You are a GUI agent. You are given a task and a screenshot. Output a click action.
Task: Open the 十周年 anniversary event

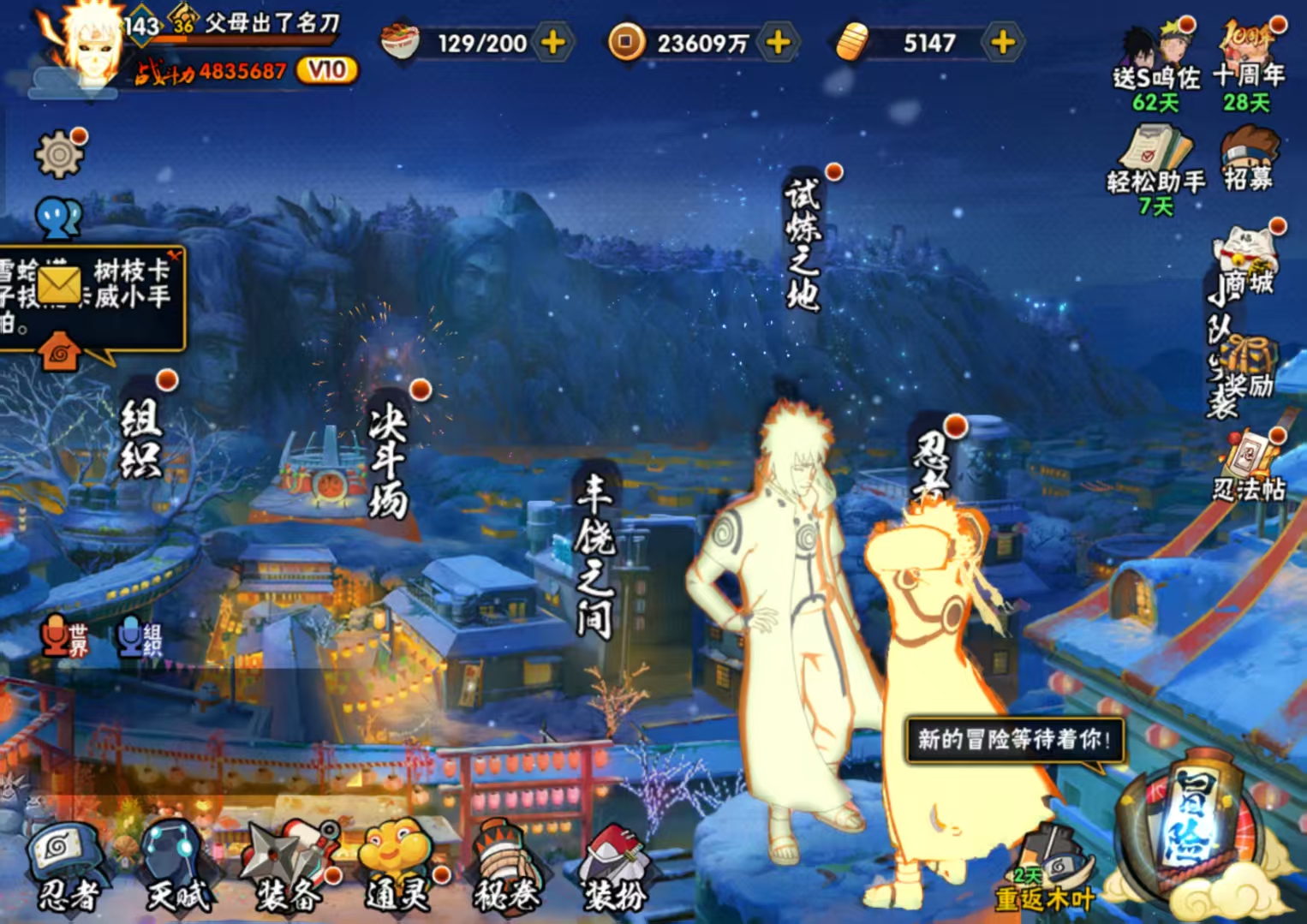[1248, 60]
